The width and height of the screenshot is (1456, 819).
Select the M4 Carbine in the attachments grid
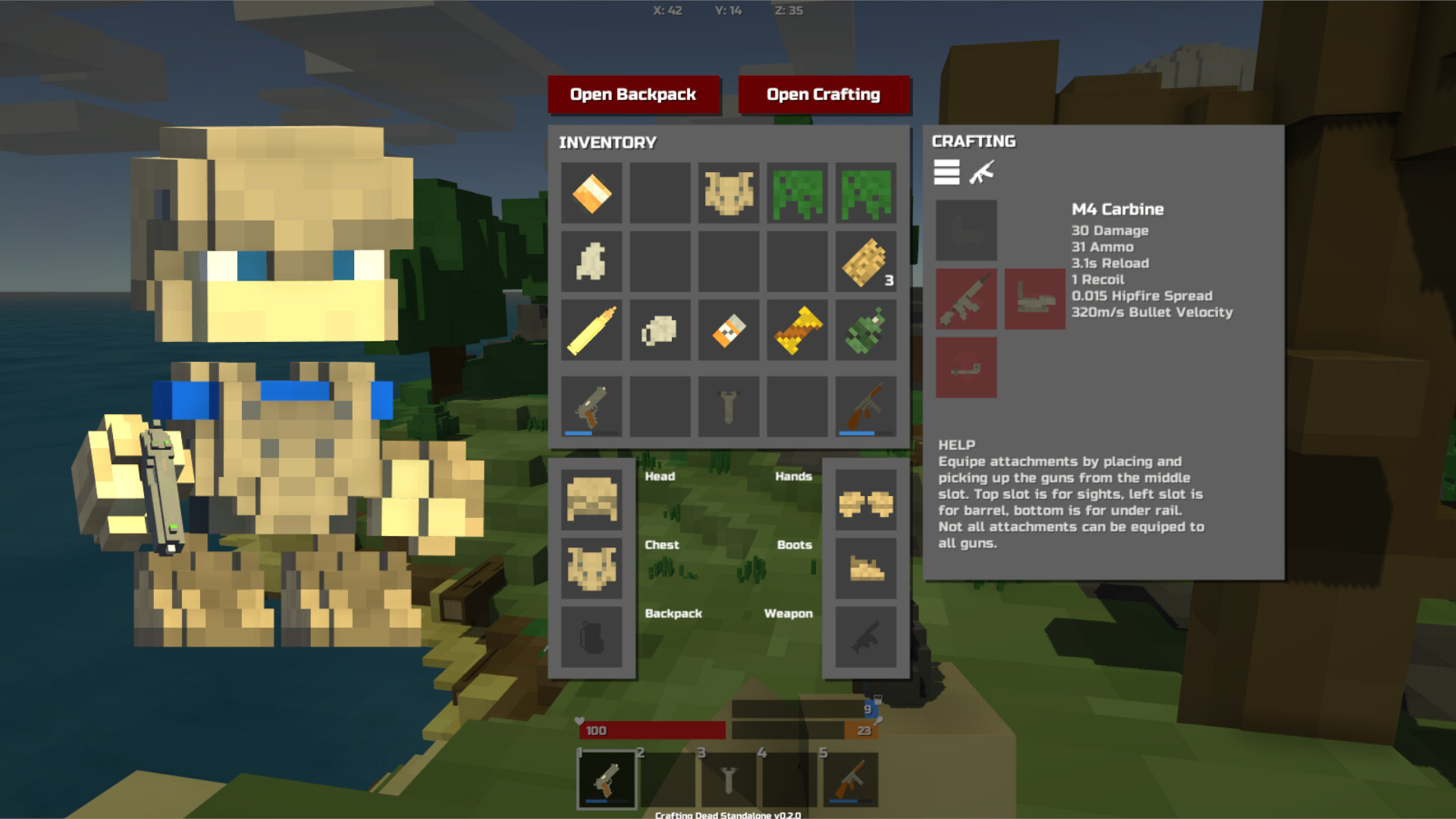[966, 300]
